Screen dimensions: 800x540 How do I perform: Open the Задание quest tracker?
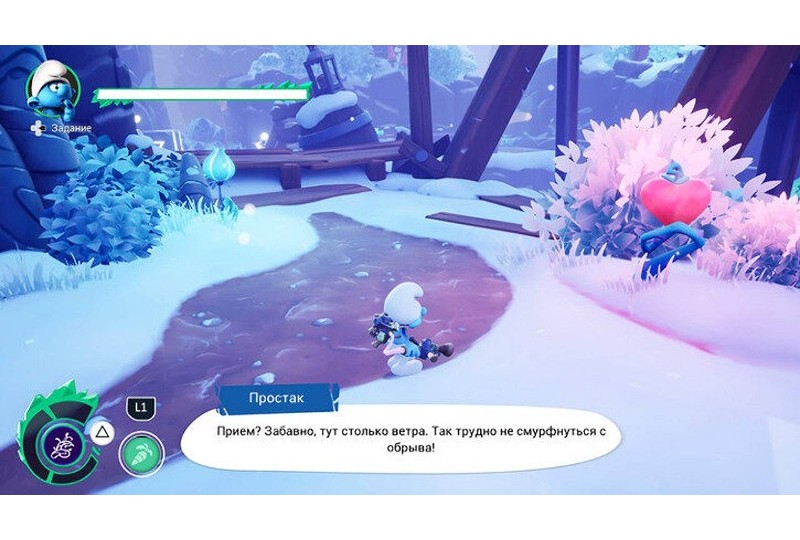[x=66, y=128]
